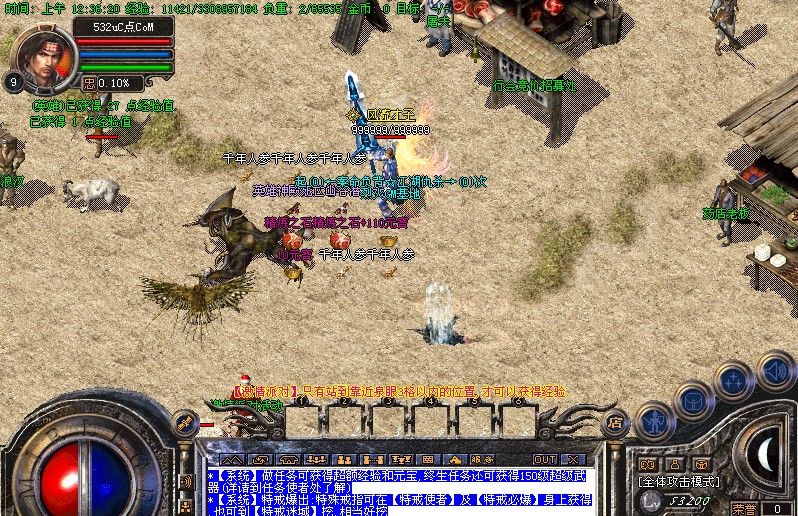Open skills panel with the sparkle stars icon

click(734, 381)
